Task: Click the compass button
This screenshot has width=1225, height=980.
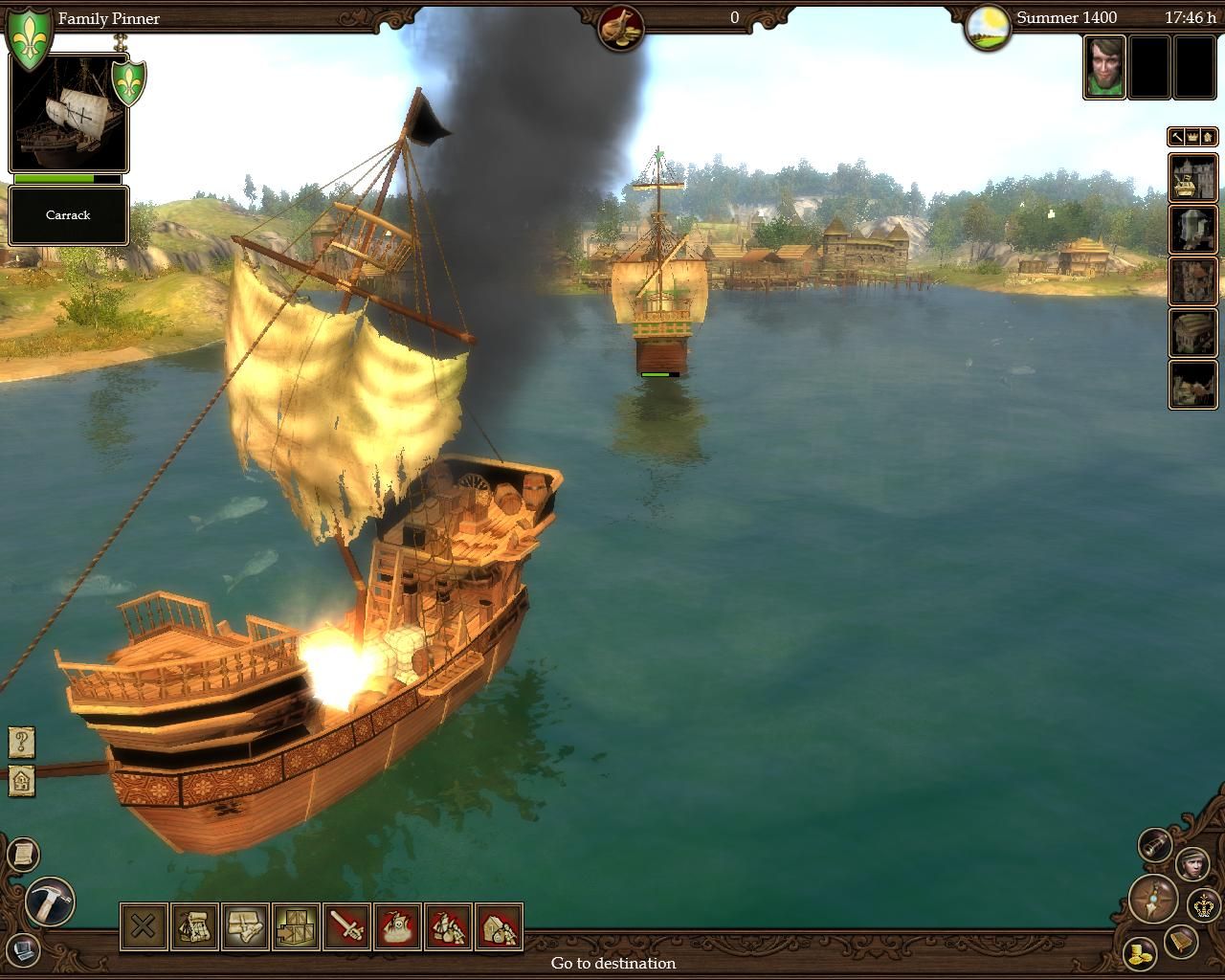Action: (x=1152, y=899)
